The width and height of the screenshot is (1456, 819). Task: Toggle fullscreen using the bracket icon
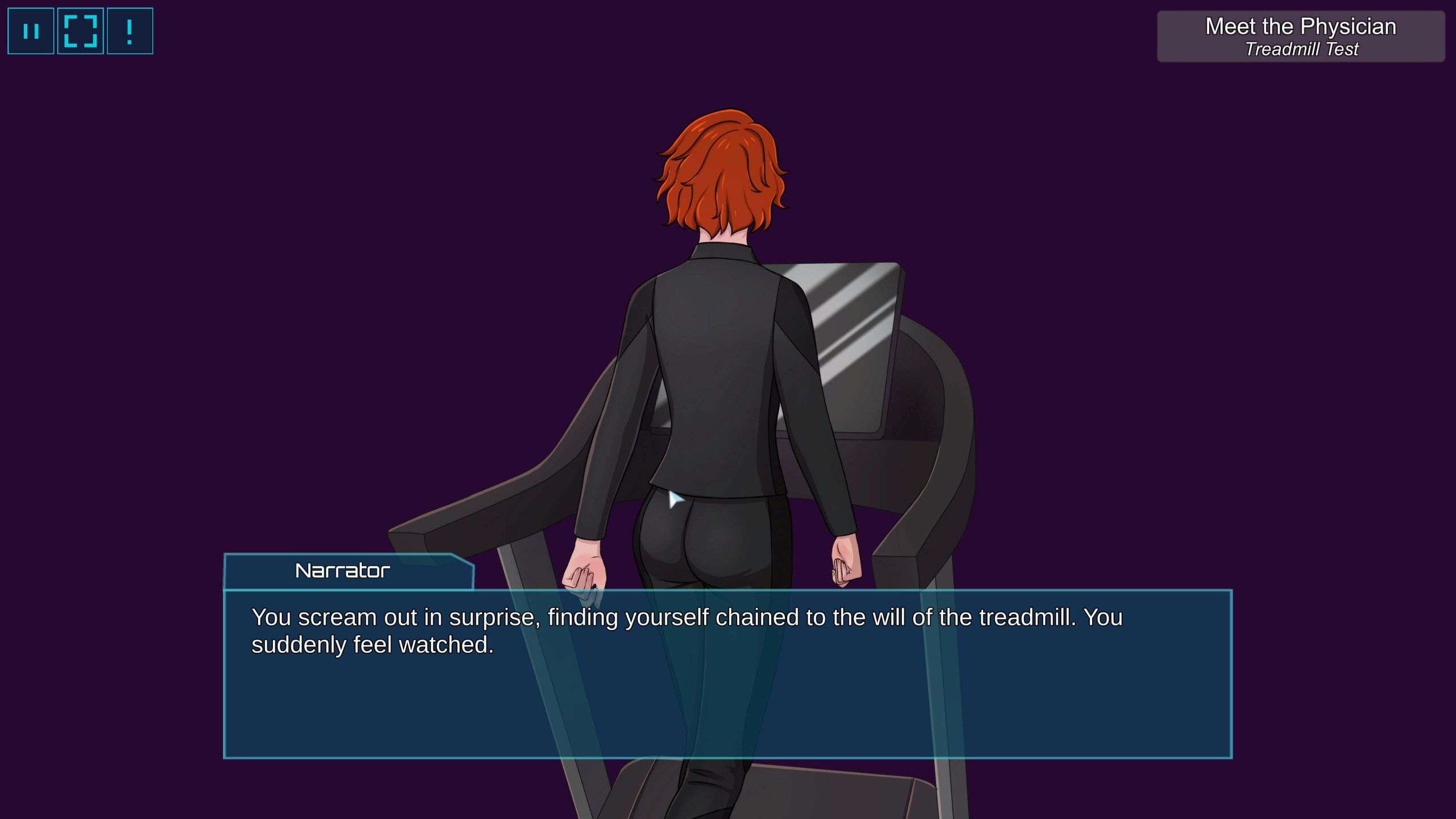tap(80, 31)
